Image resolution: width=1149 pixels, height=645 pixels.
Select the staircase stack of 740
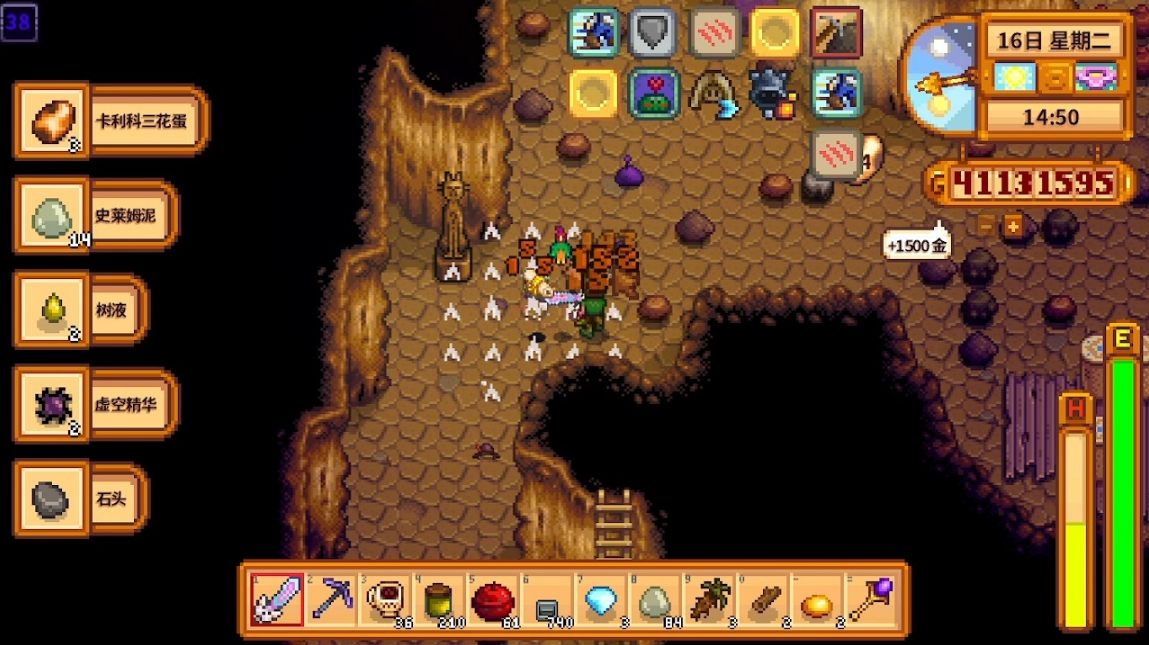547,600
